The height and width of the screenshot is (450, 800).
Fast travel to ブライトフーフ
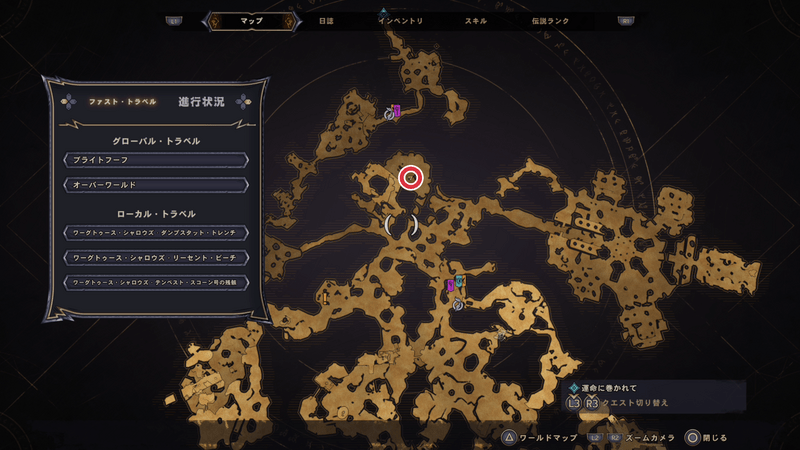tap(155, 160)
